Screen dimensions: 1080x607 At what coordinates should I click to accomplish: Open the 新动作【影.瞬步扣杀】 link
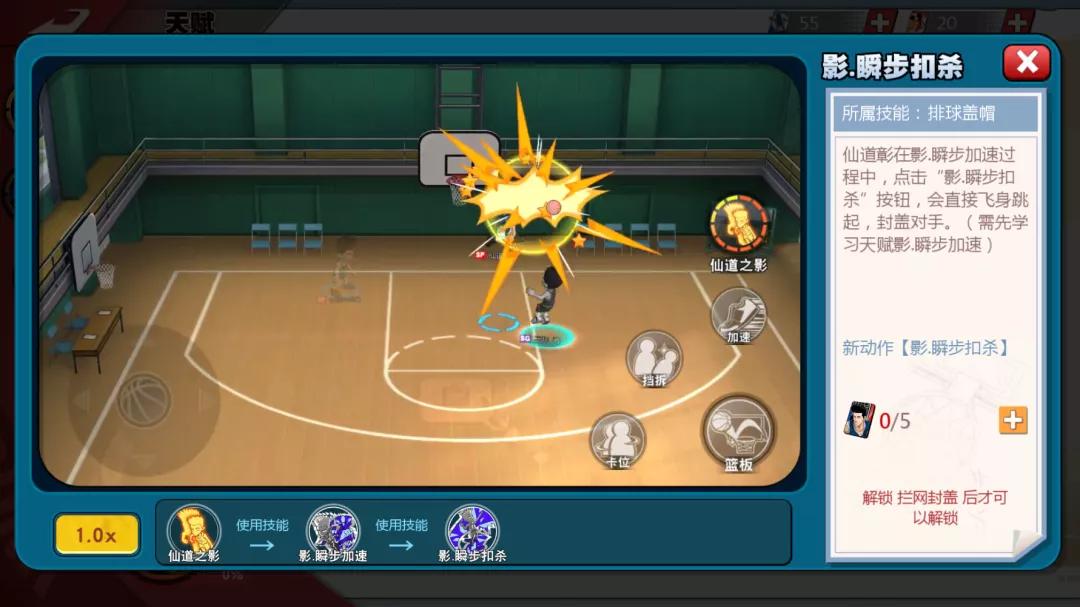coord(925,348)
